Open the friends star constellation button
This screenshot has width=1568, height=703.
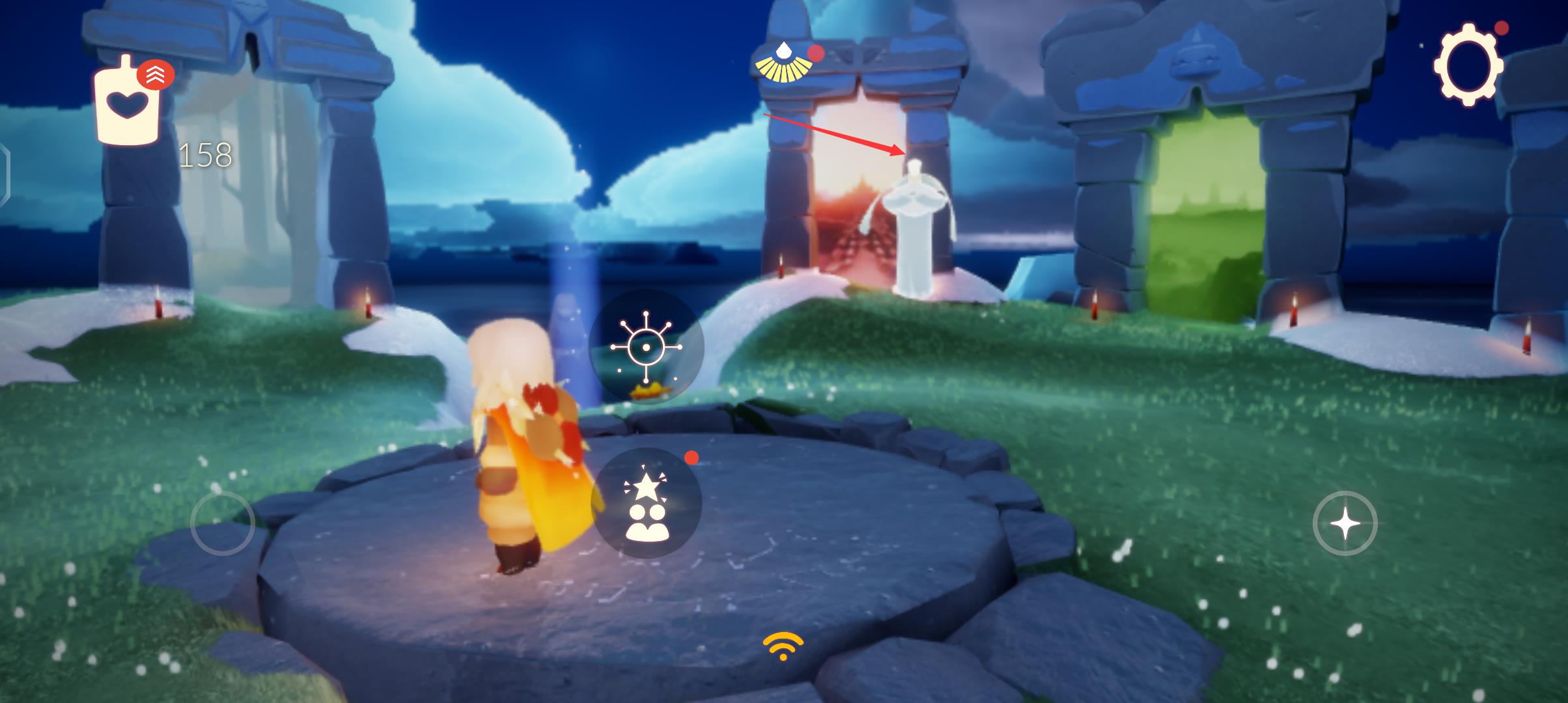point(646,503)
